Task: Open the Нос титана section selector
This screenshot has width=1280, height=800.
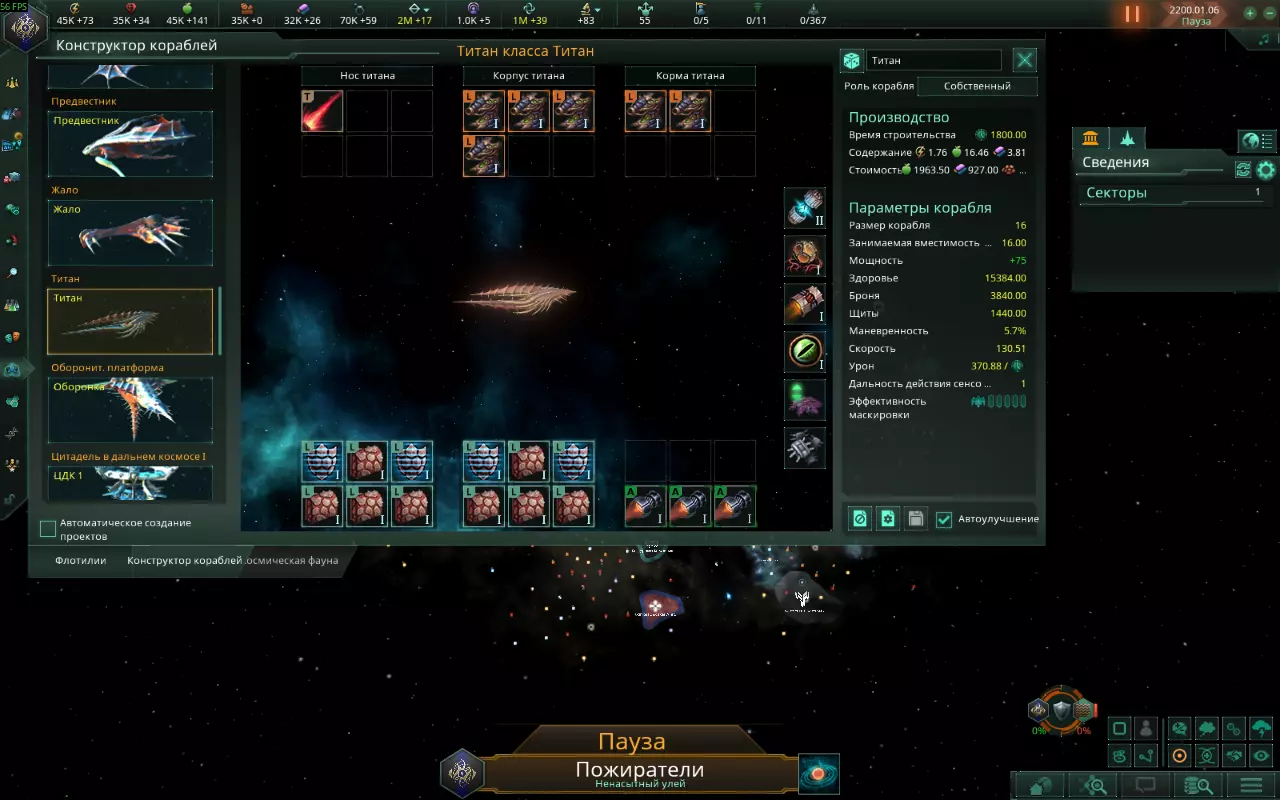Action: click(x=367, y=76)
